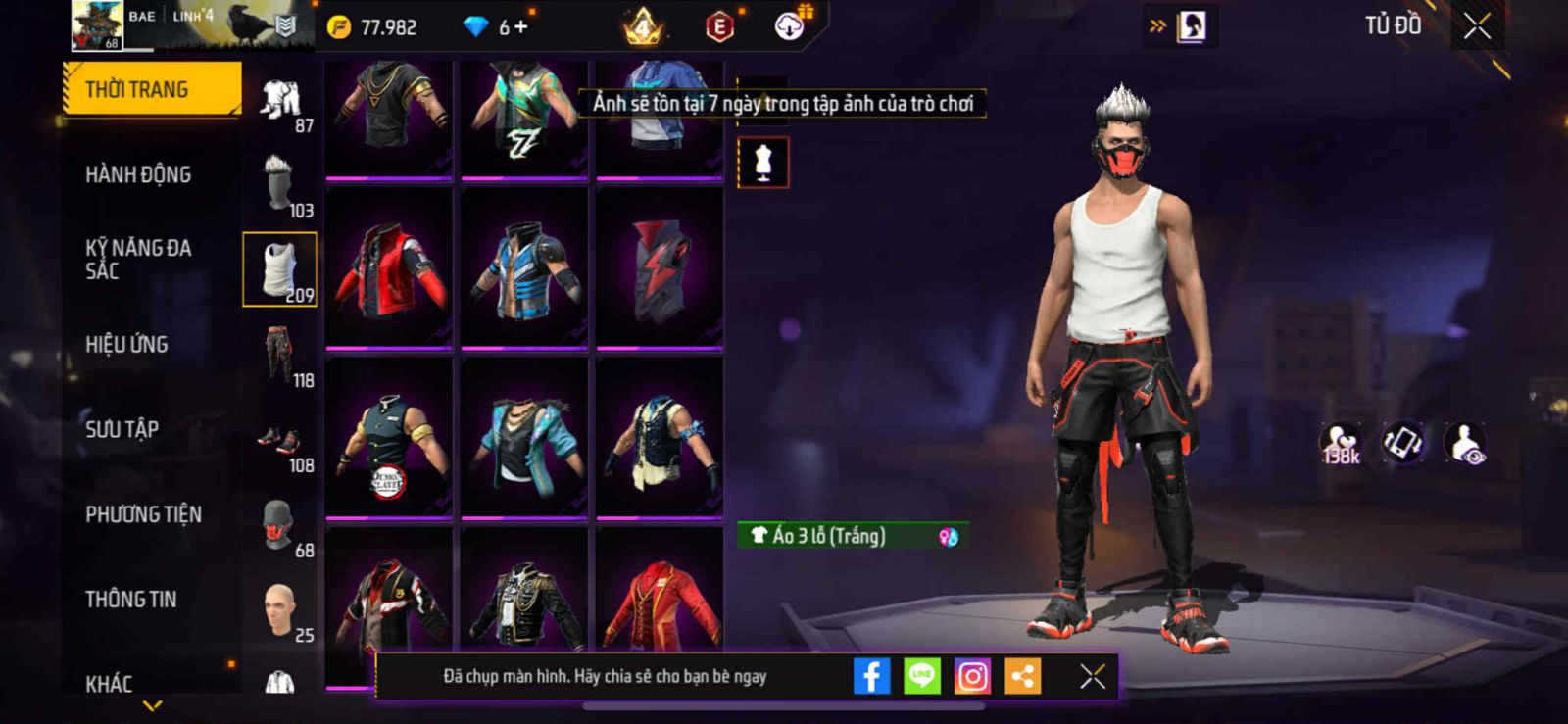Switch to Hành Động tab
Image resolution: width=1568 pixels, height=724 pixels.
pyautogui.click(x=138, y=174)
